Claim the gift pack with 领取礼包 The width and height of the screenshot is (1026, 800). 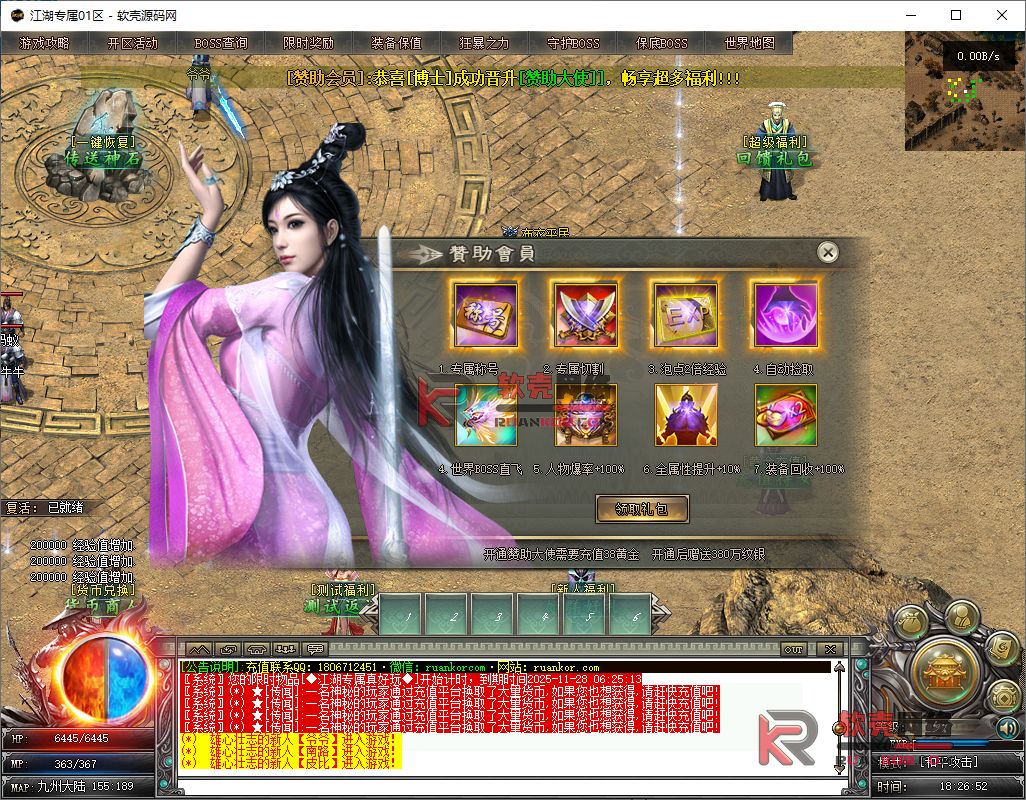click(642, 509)
